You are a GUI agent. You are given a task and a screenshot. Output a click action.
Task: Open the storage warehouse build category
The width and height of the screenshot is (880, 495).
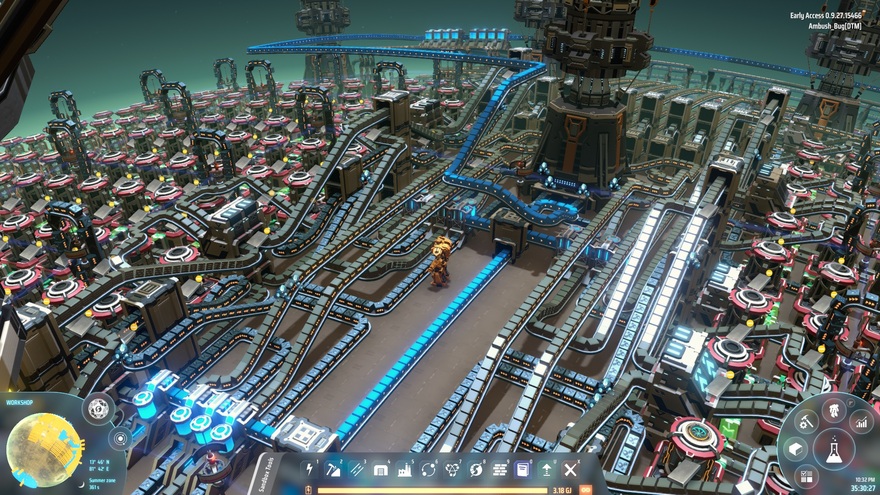tap(381, 469)
